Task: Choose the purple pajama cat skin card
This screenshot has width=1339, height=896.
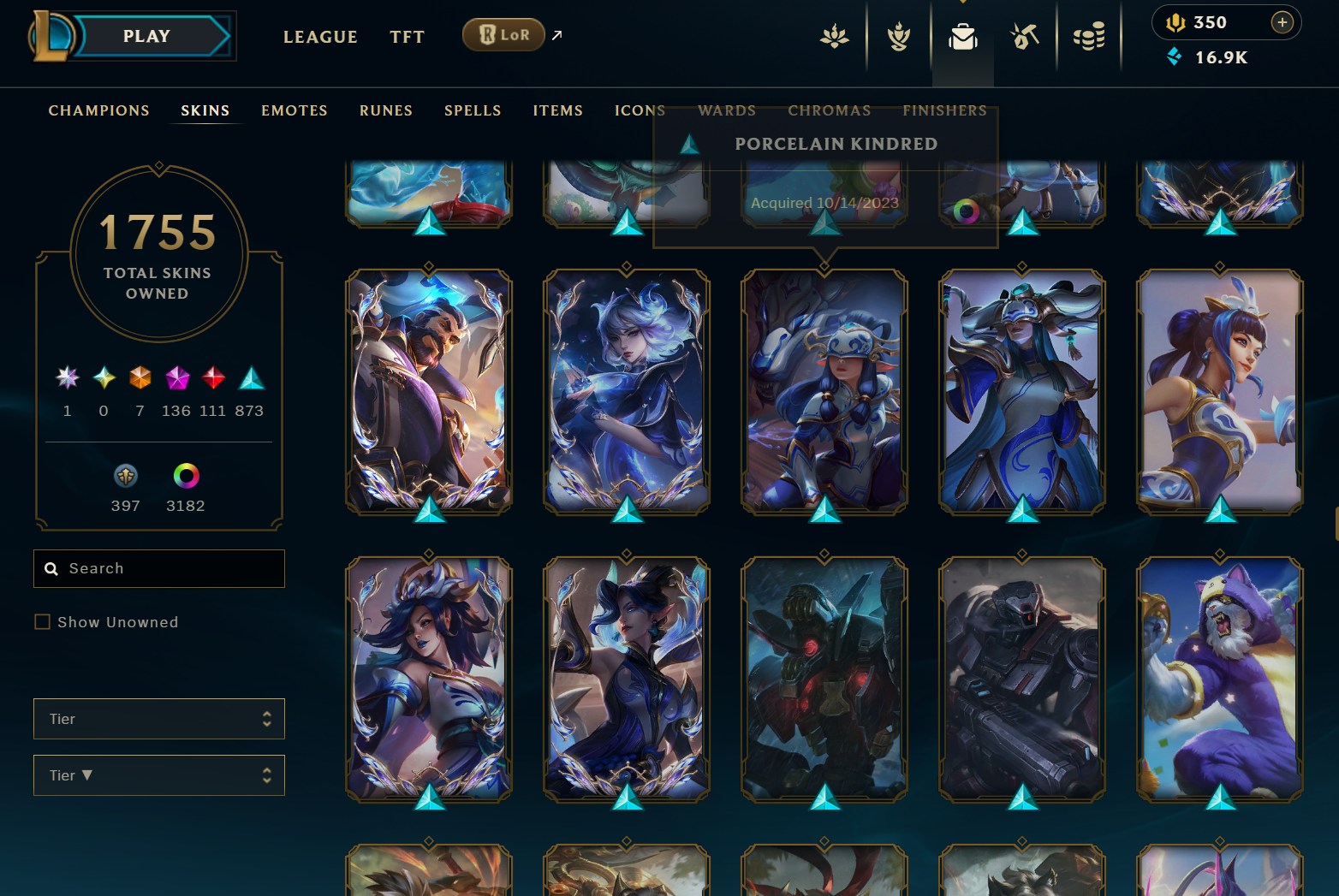Action: pyautogui.click(x=1219, y=679)
